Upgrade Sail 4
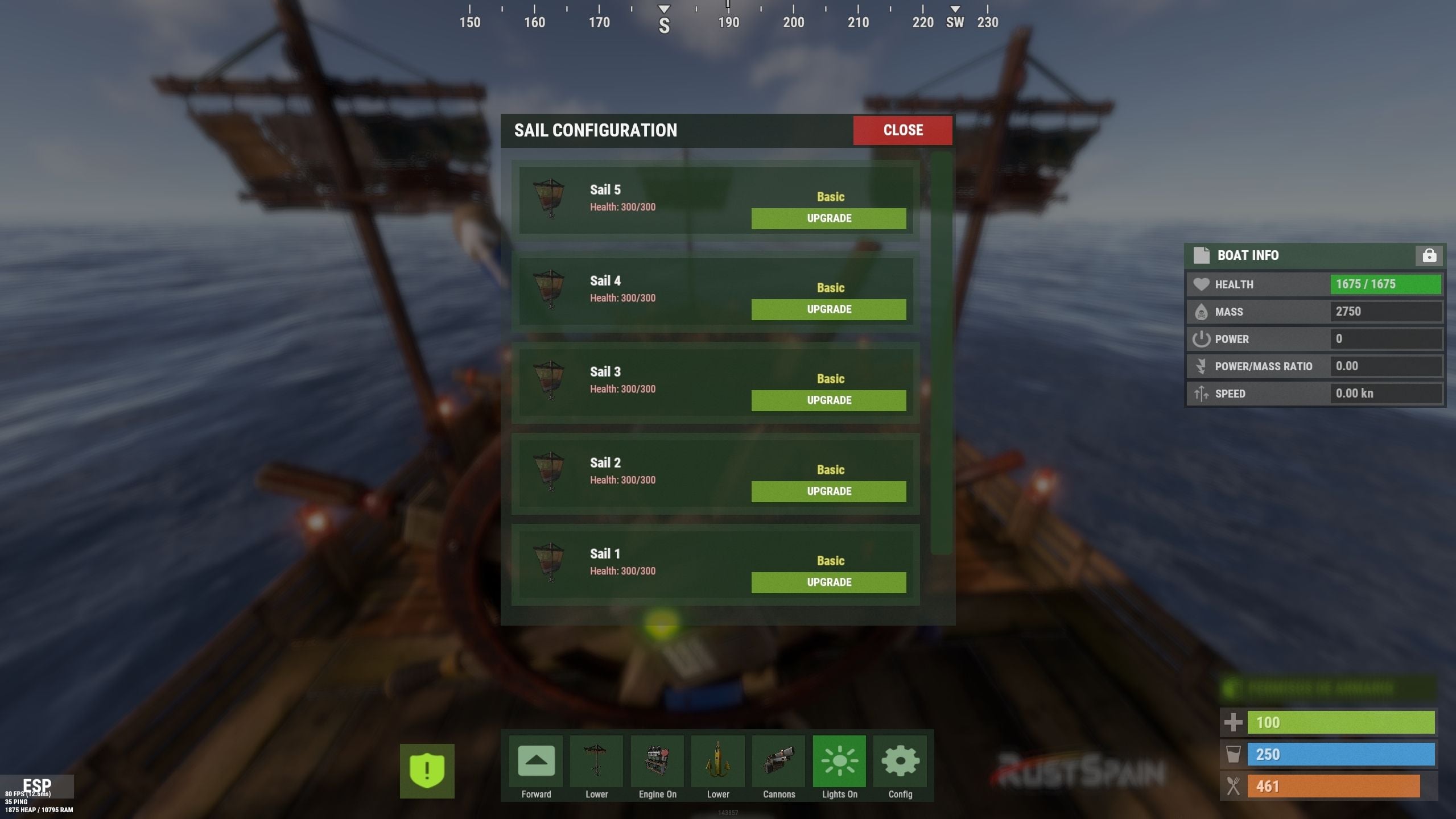1456x819 pixels. click(828, 309)
